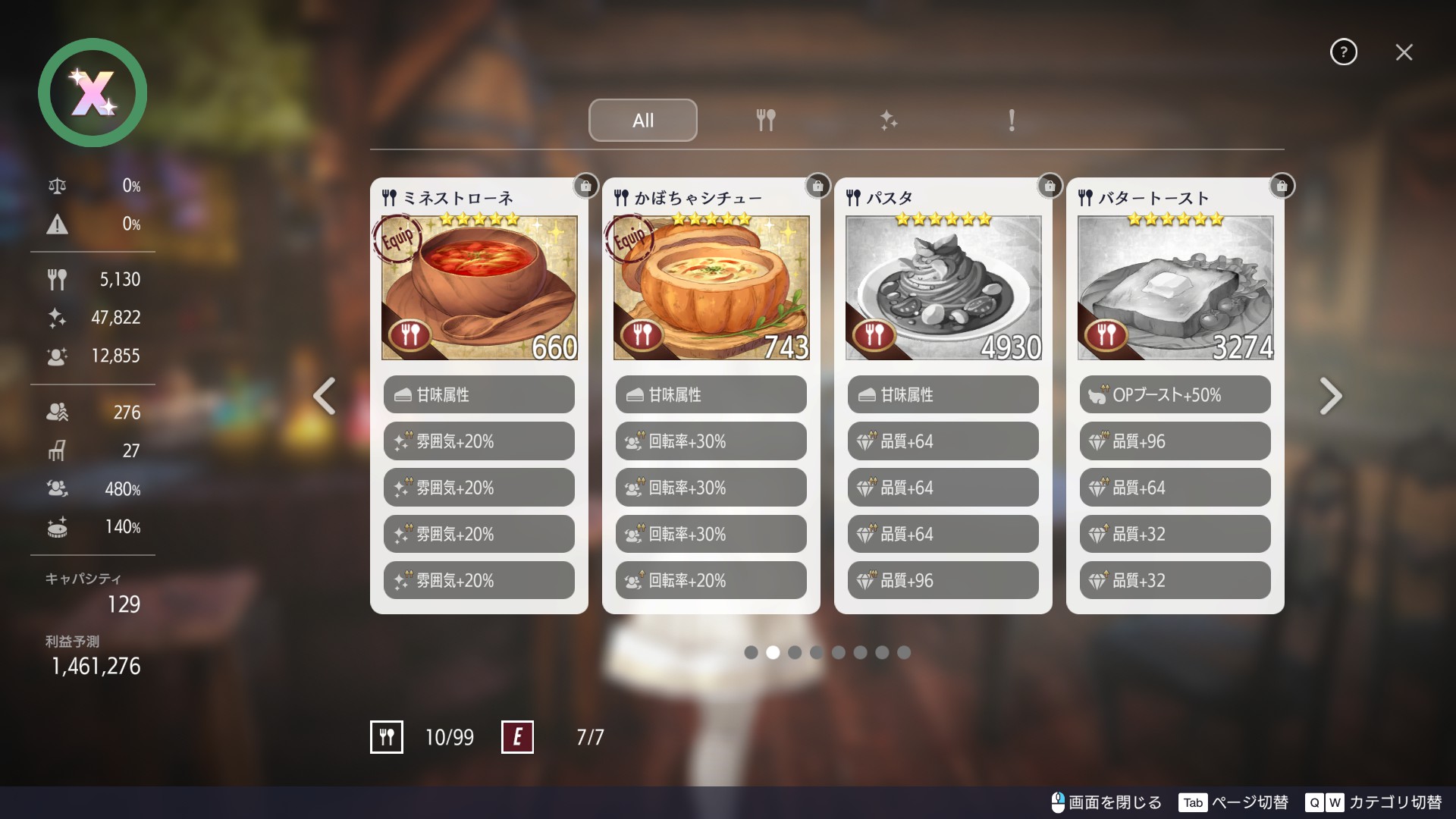Toggle the lock on かぼちゃシチュー card
The width and height of the screenshot is (1456, 819).
point(817,186)
